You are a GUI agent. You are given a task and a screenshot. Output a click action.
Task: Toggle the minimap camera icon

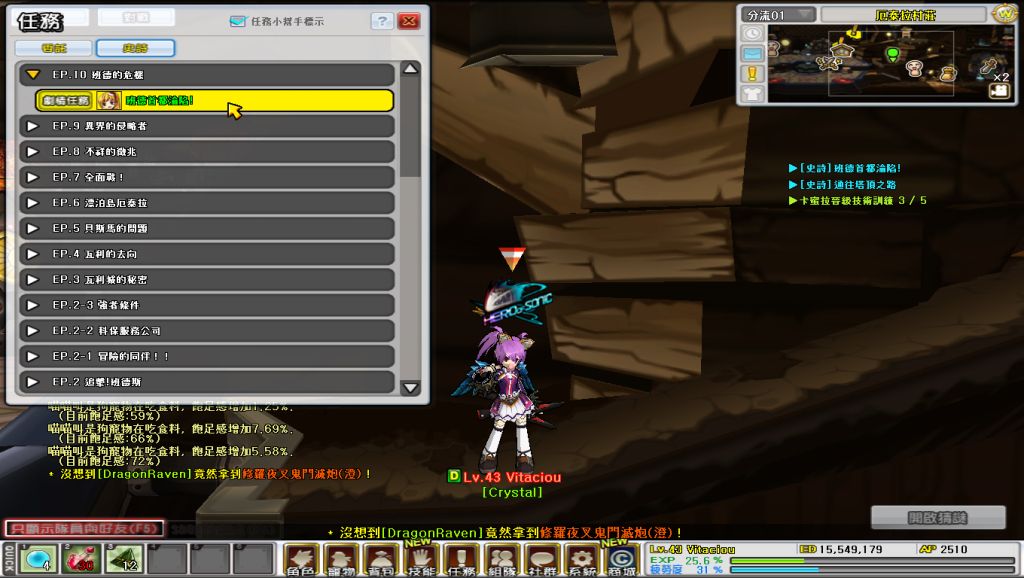pos(997,90)
